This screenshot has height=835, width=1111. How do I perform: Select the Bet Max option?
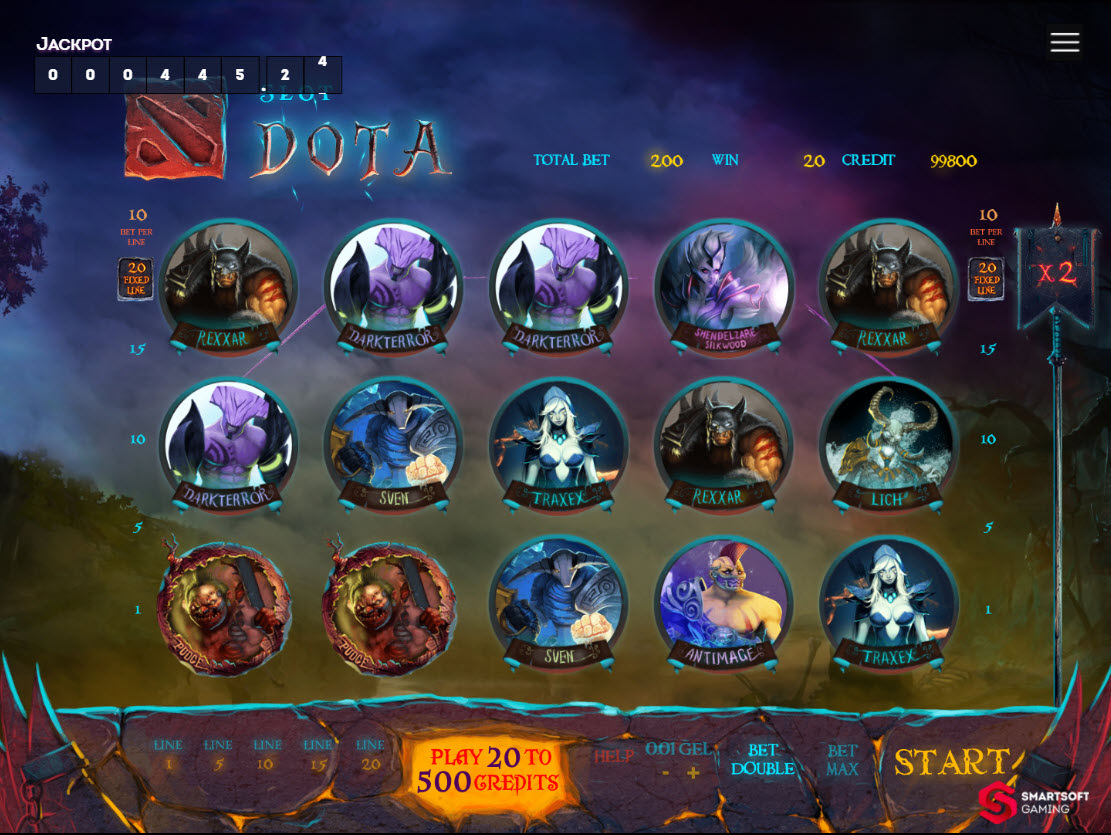[842, 760]
